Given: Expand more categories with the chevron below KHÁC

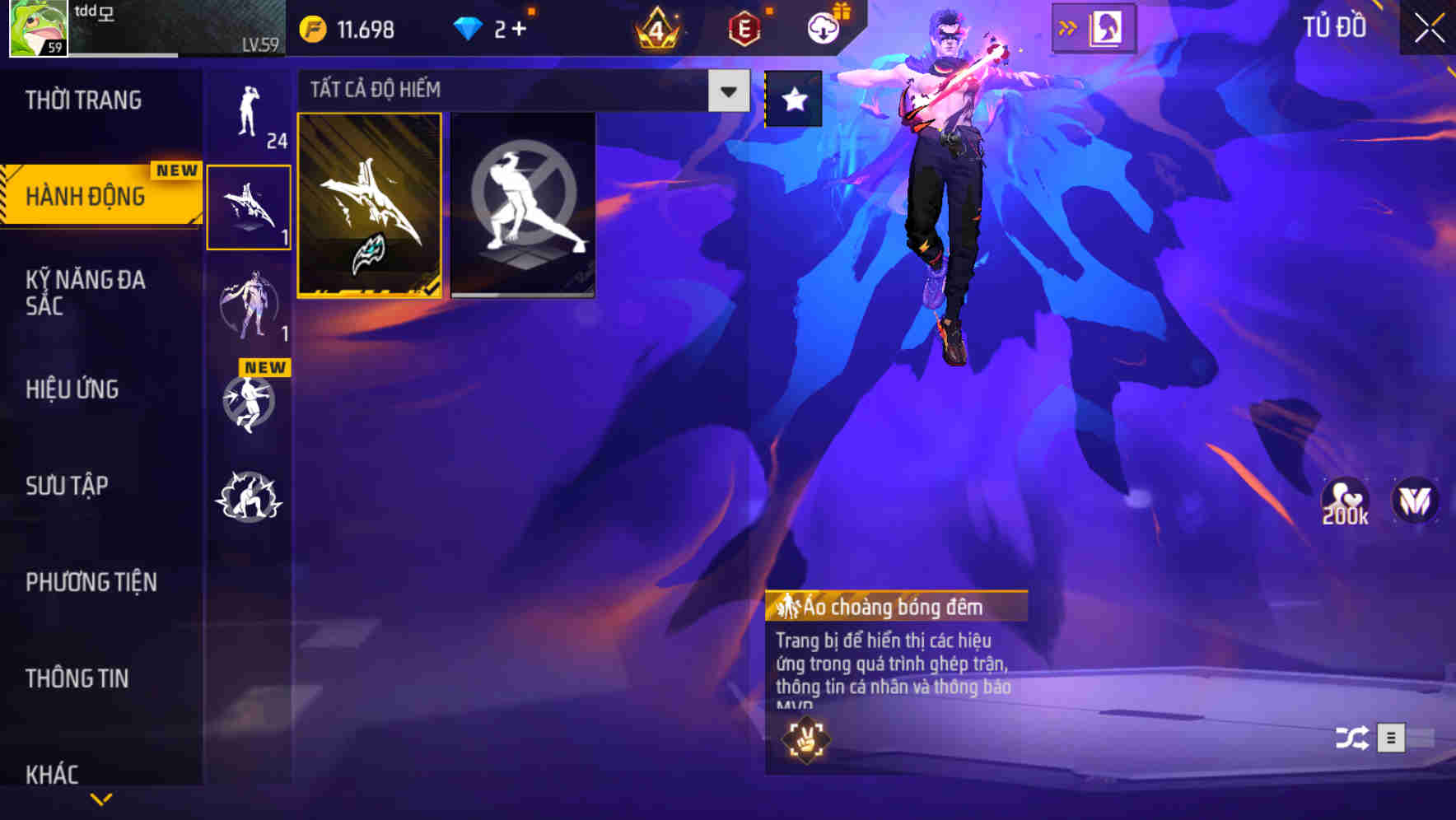Looking at the screenshot, I should pyautogui.click(x=99, y=797).
